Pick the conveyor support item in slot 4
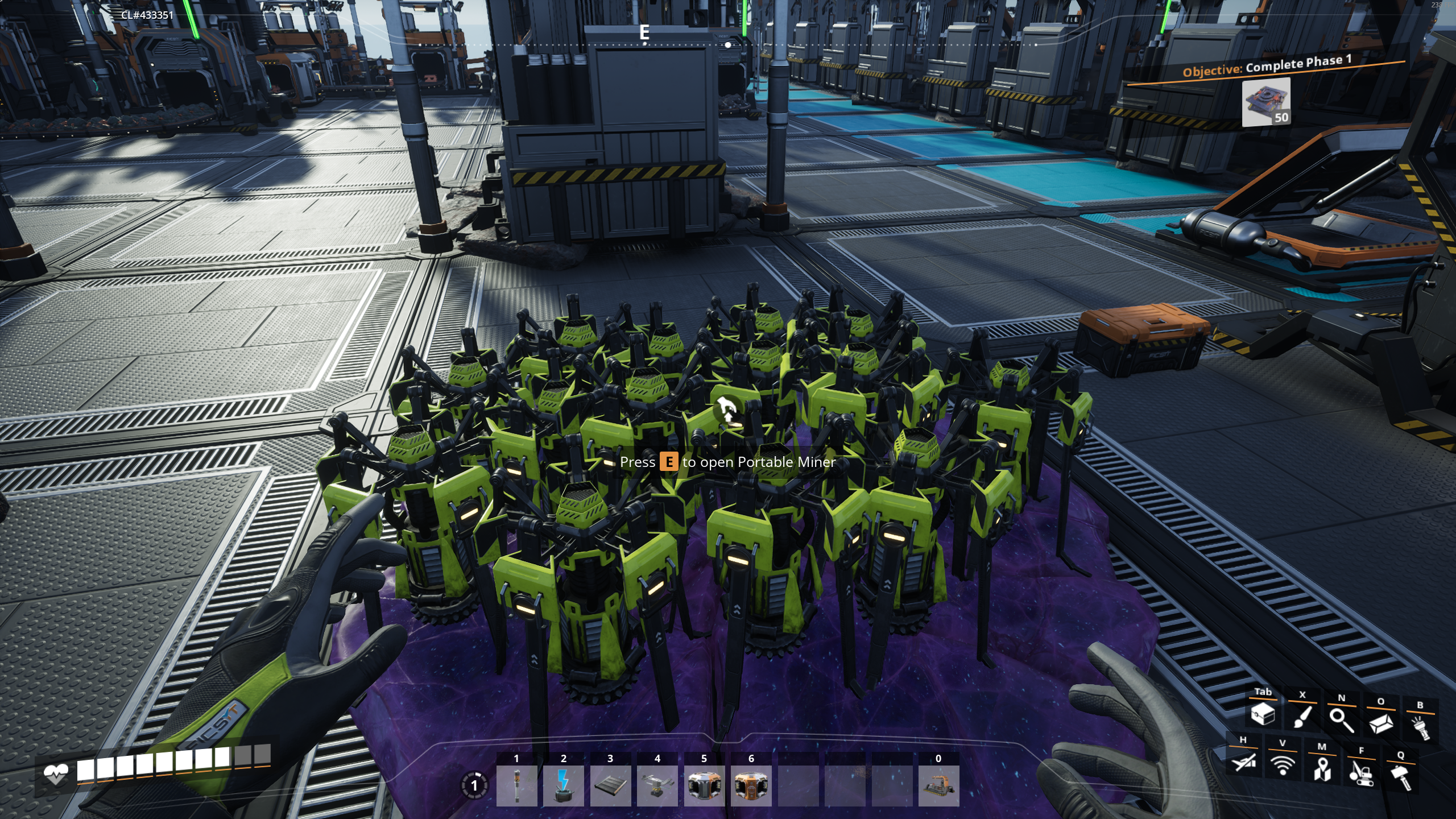Screen dimensions: 1456x819 657,785
